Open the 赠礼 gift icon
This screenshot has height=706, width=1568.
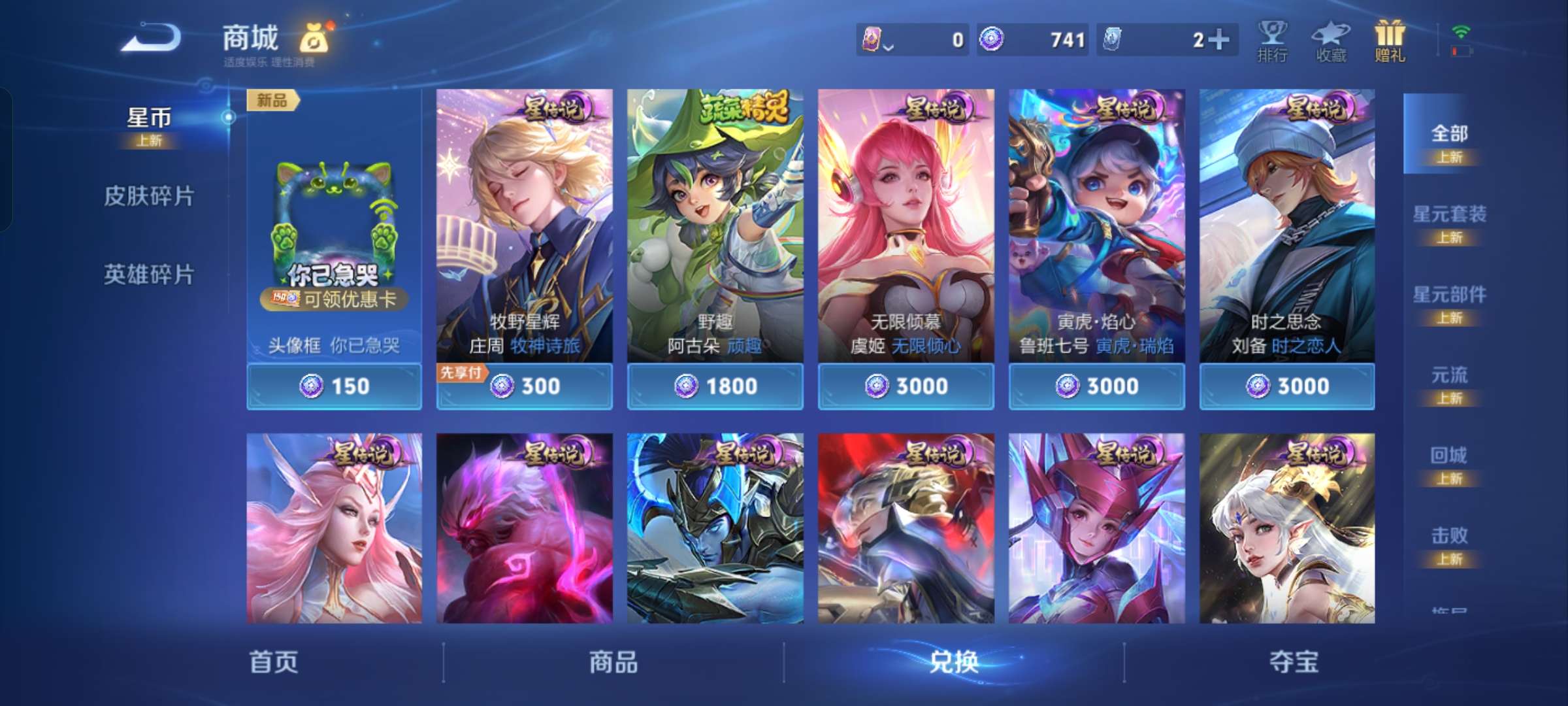1390,41
